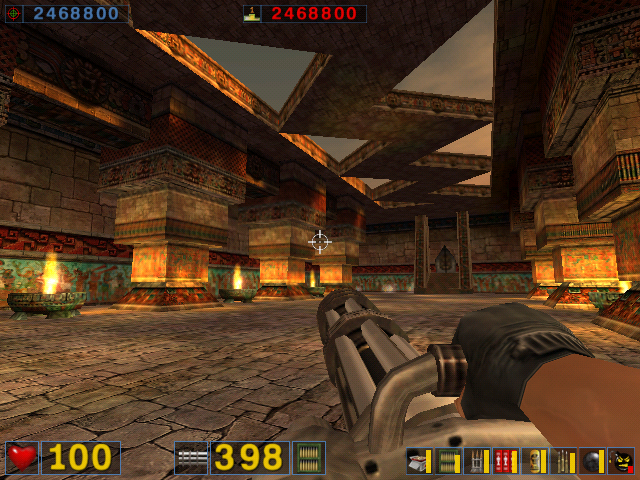Click the red heart health icon

pos(22,458)
